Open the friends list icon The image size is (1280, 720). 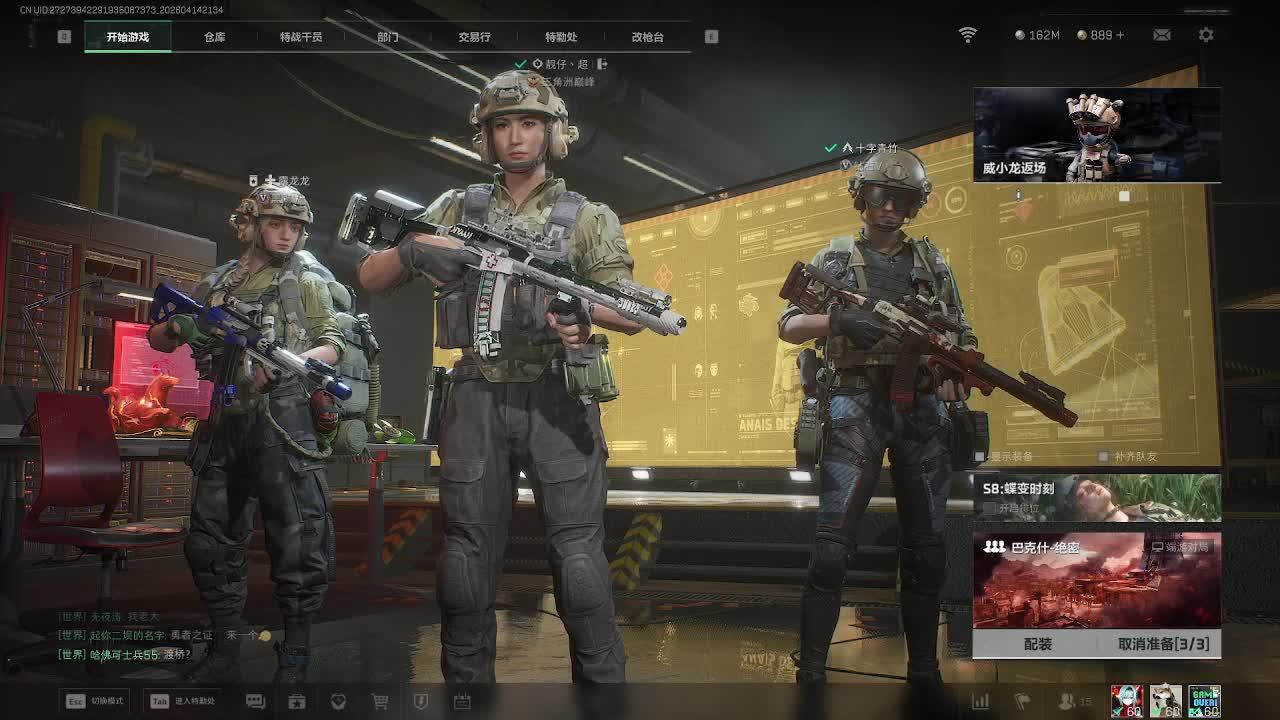click(x=1068, y=702)
